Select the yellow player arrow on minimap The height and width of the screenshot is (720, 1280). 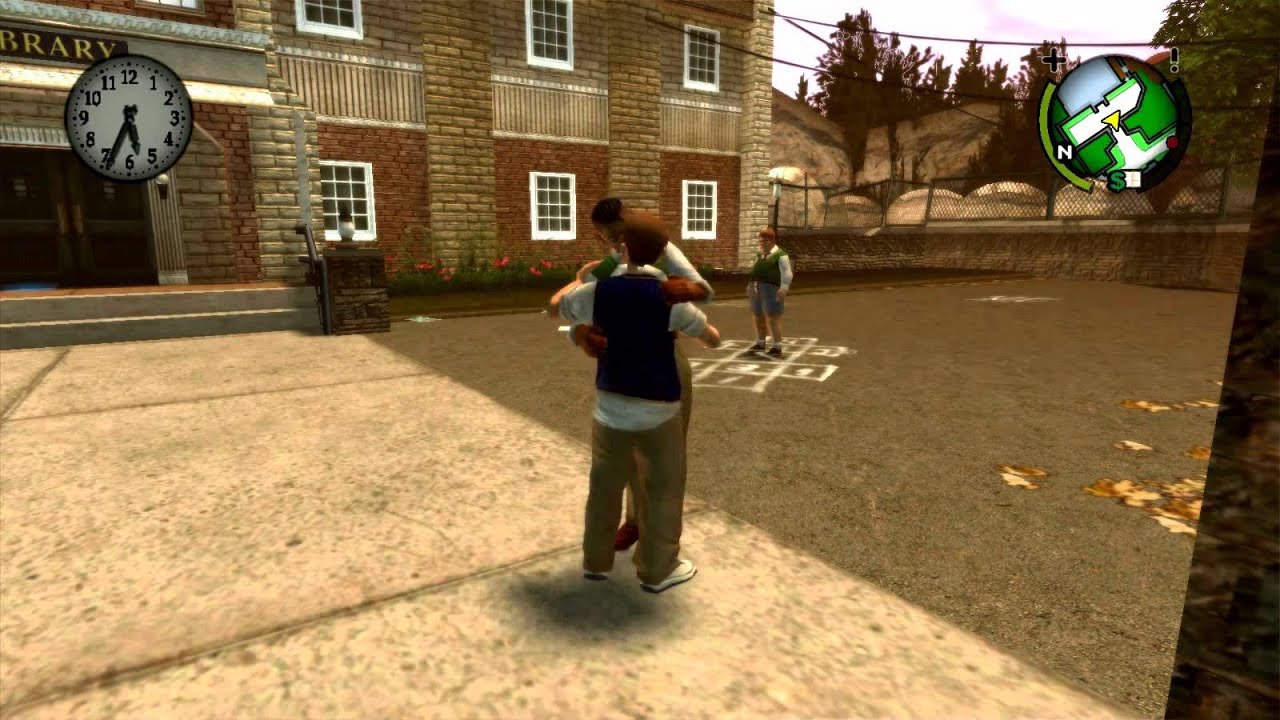pos(1110,120)
